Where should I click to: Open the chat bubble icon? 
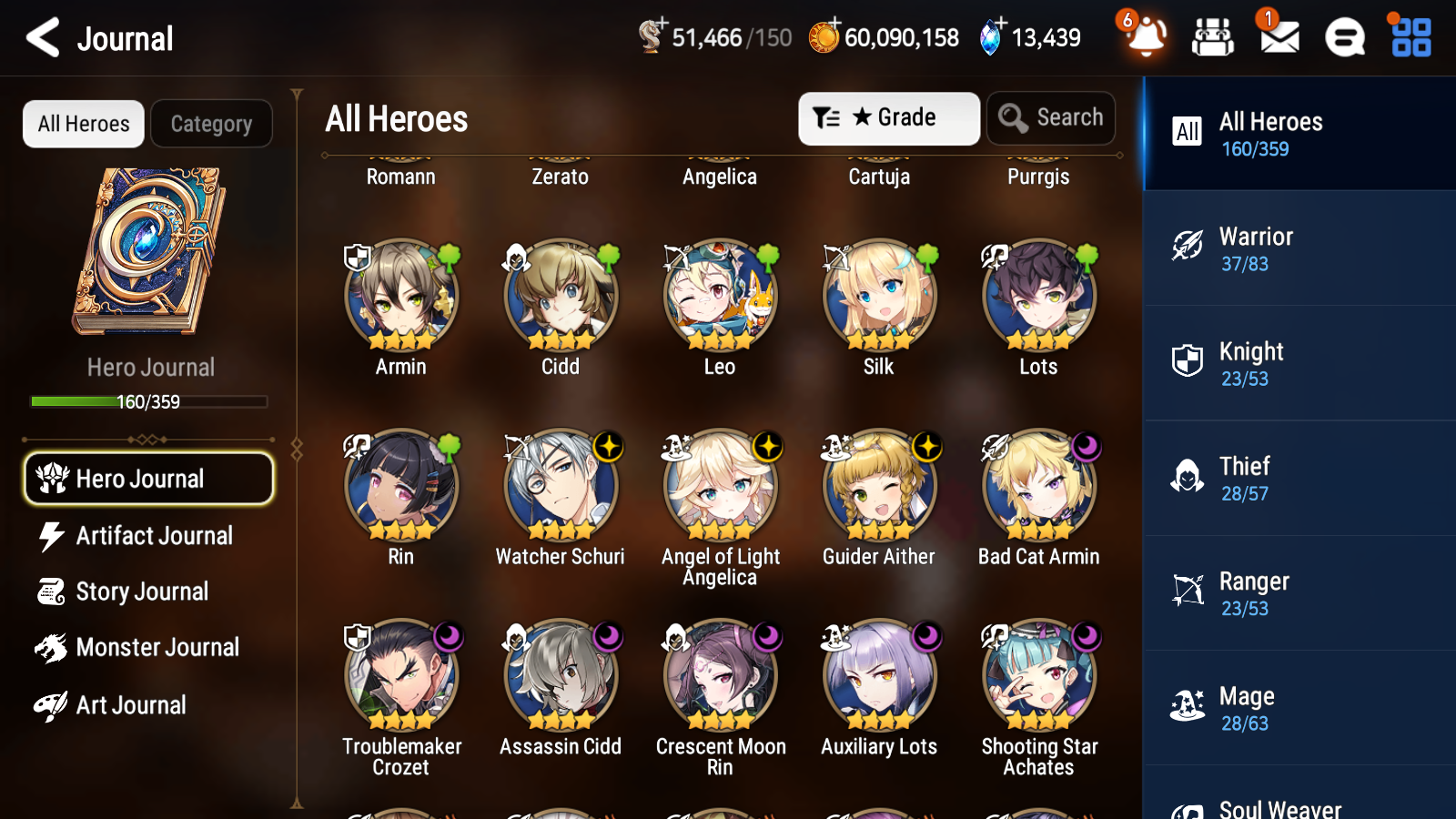[x=1343, y=37]
